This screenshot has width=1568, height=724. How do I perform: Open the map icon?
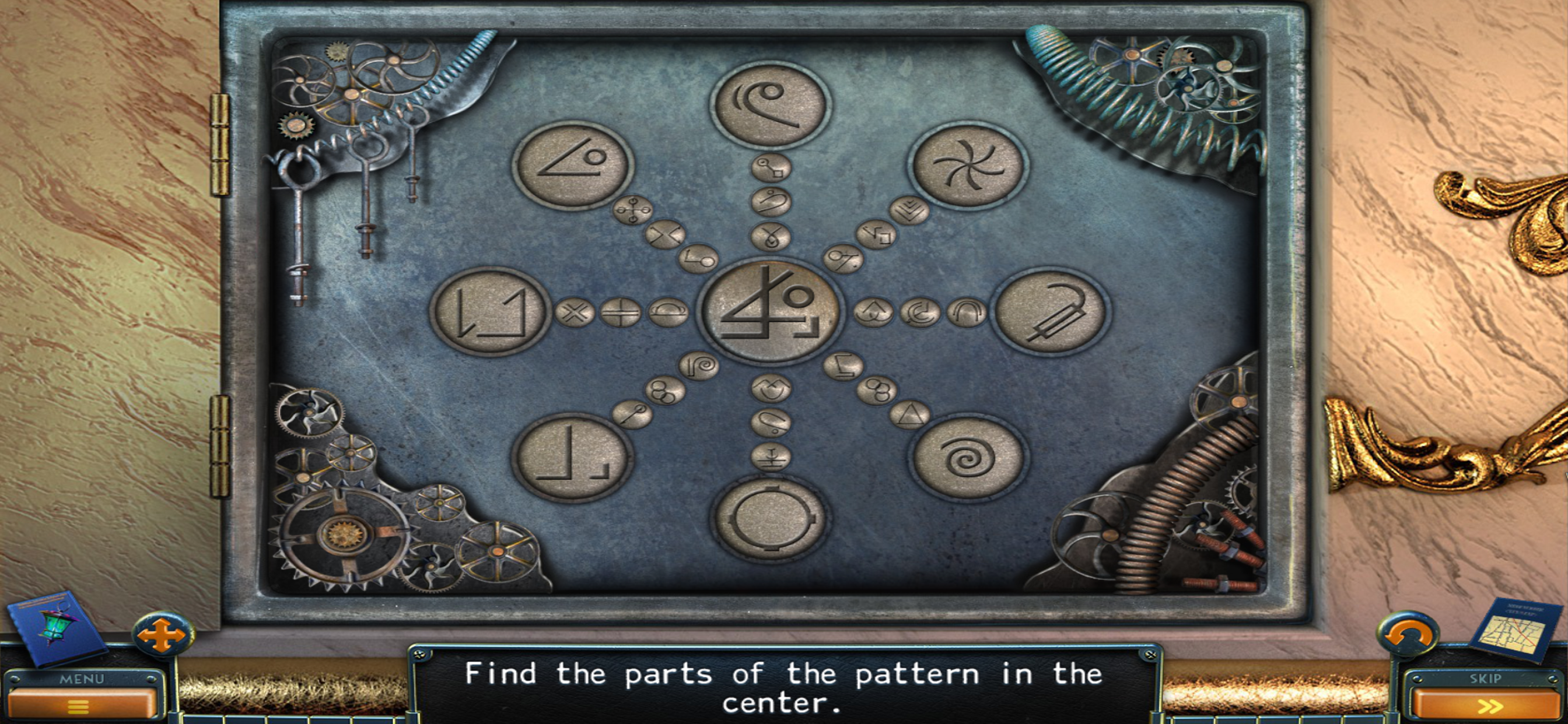[1514, 630]
